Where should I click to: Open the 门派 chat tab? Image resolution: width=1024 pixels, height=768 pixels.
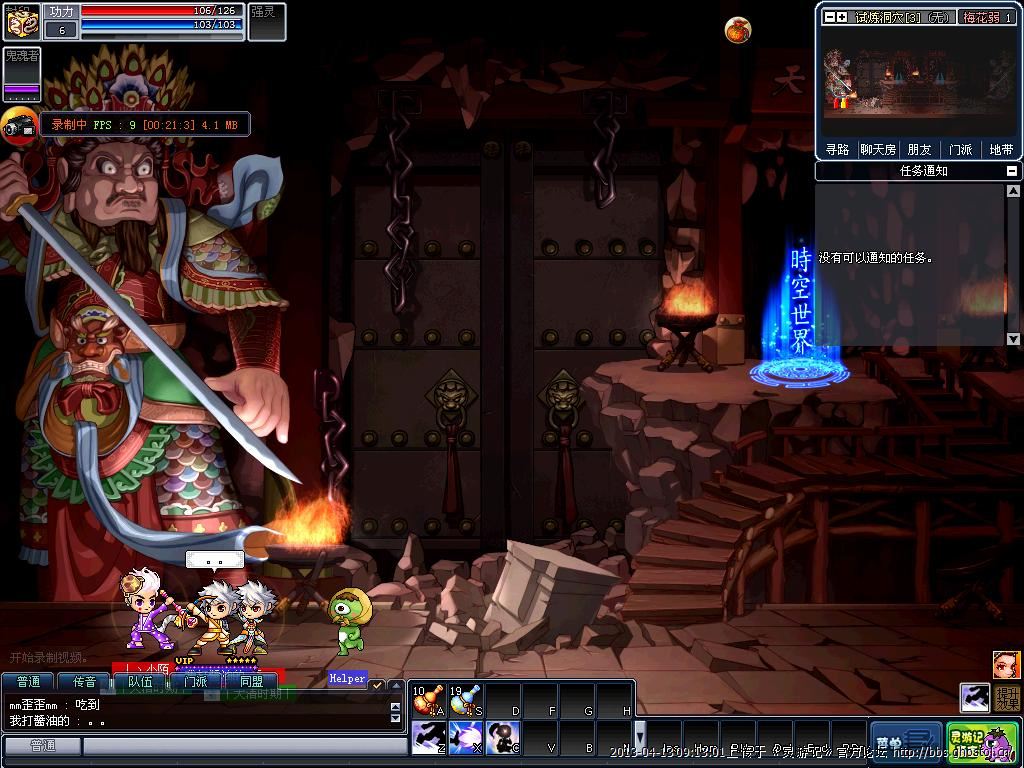coord(195,682)
